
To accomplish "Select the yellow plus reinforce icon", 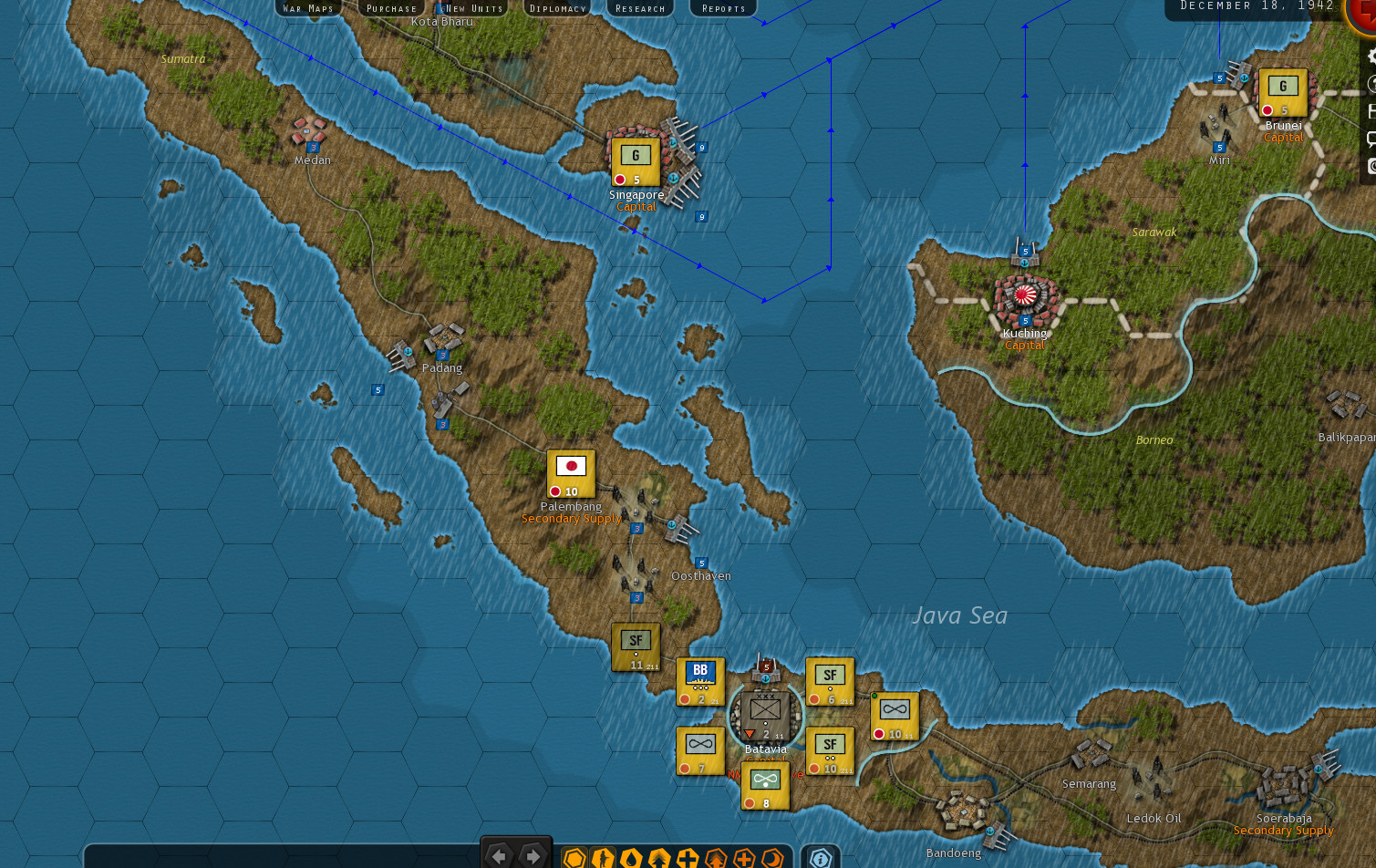I will pyautogui.click(x=688, y=857).
